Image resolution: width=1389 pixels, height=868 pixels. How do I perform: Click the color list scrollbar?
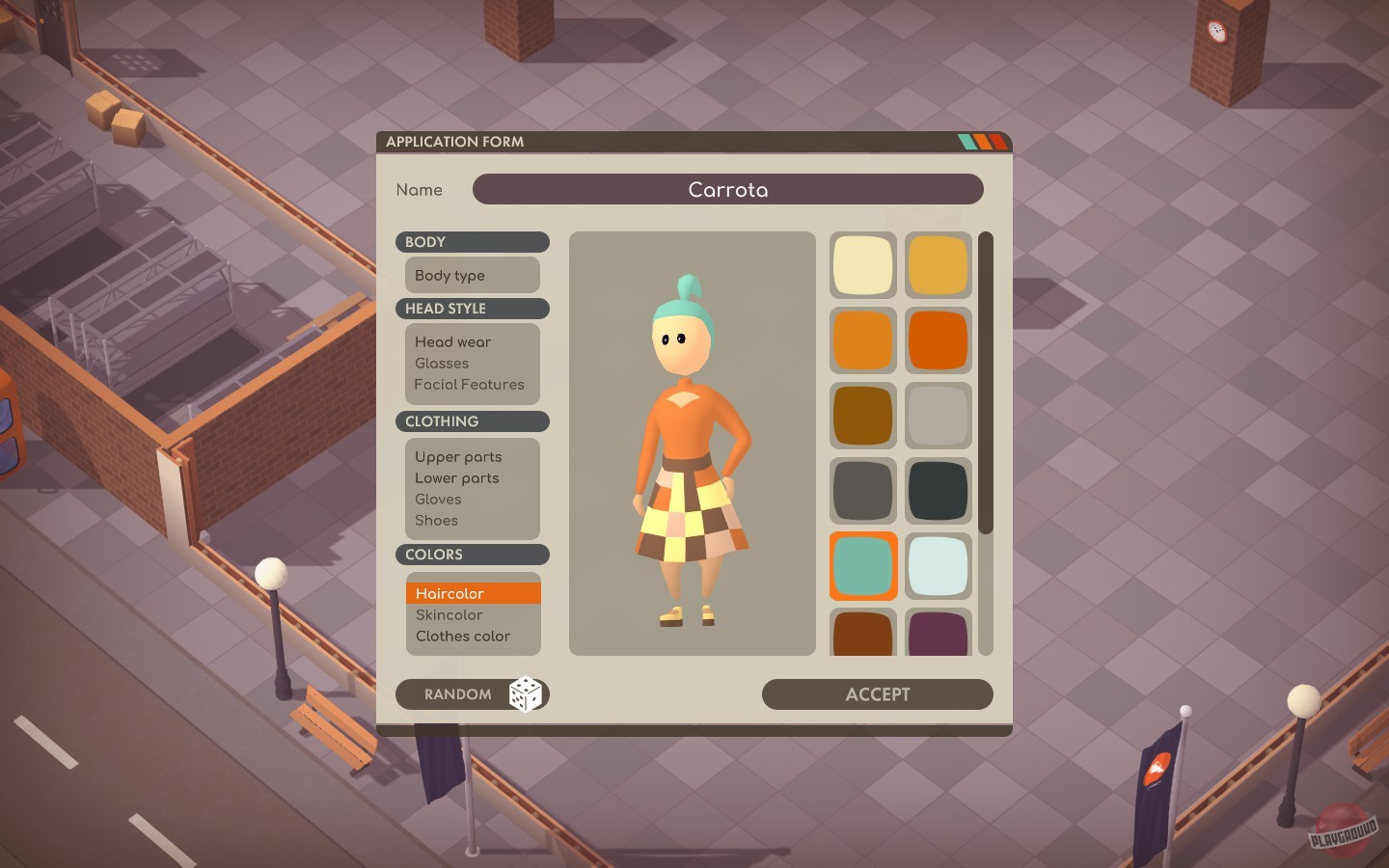(x=986, y=386)
